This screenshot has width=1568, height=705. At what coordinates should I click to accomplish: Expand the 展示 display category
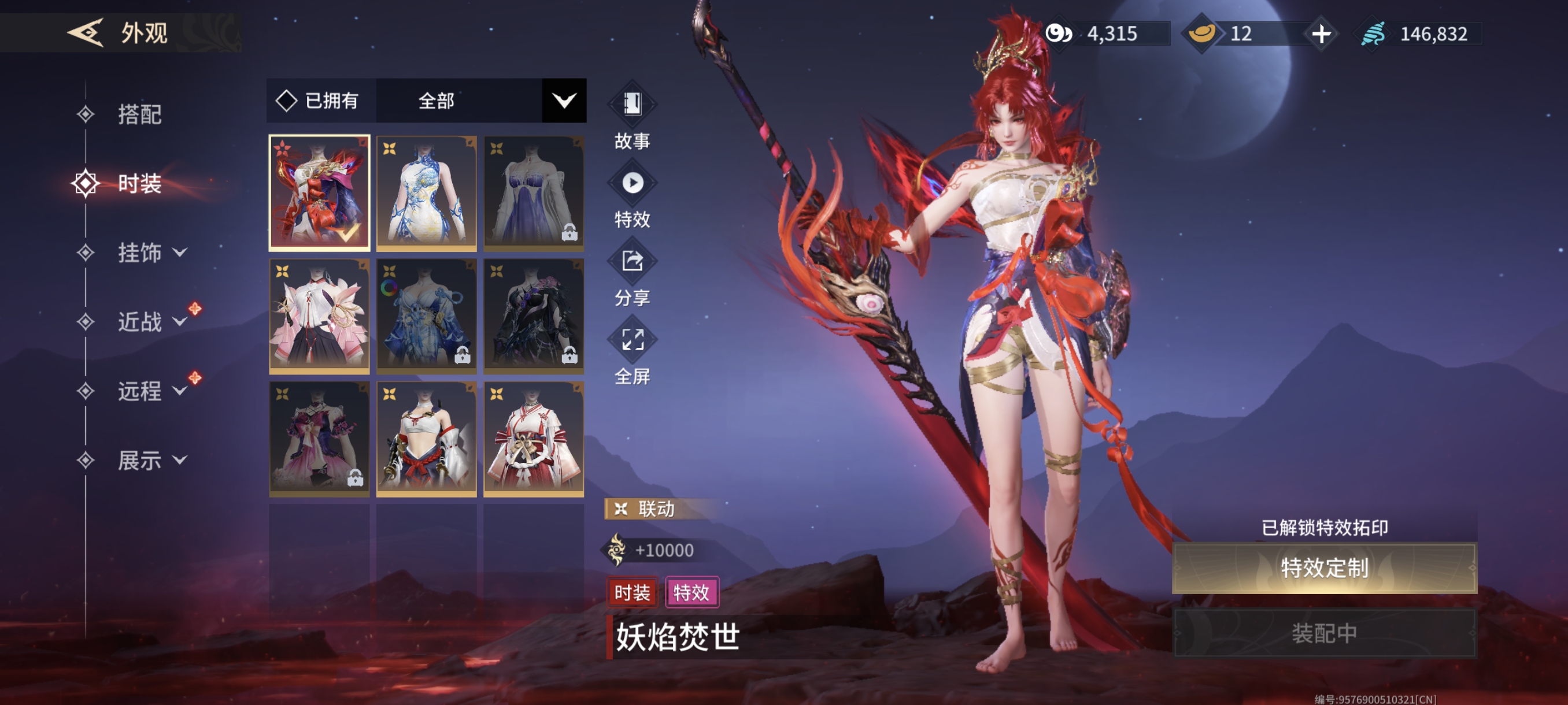click(151, 461)
